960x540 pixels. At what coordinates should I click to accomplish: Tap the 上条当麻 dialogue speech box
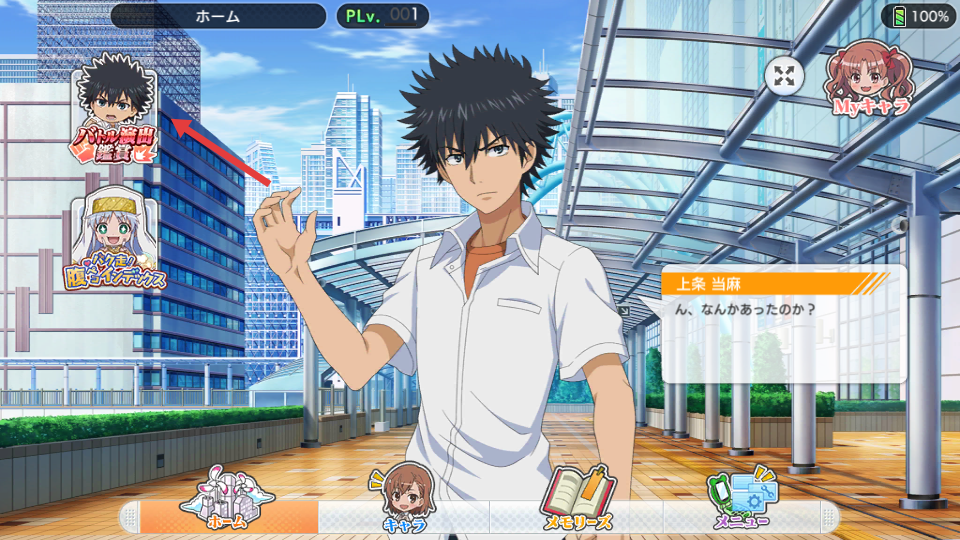783,324
